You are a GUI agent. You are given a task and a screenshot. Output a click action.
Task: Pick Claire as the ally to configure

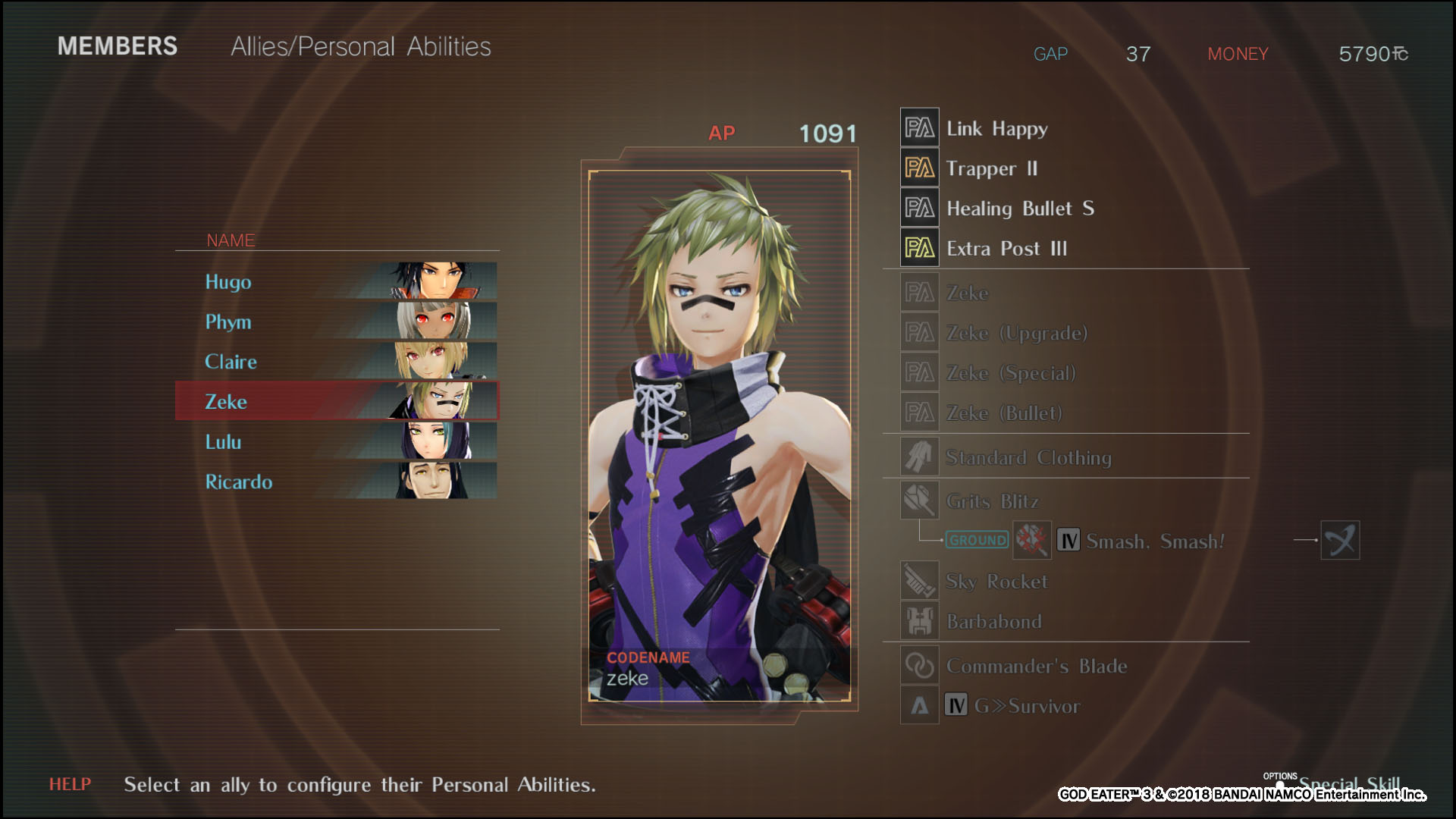(336, 362)
